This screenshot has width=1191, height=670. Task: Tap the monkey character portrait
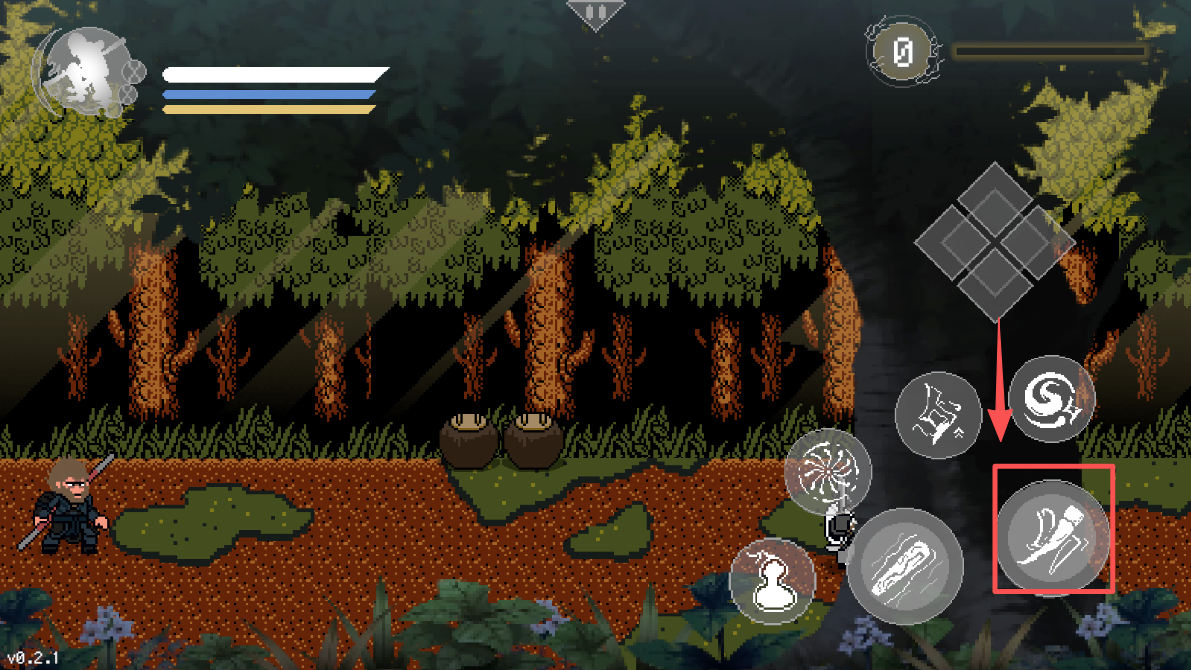[83, 70]
